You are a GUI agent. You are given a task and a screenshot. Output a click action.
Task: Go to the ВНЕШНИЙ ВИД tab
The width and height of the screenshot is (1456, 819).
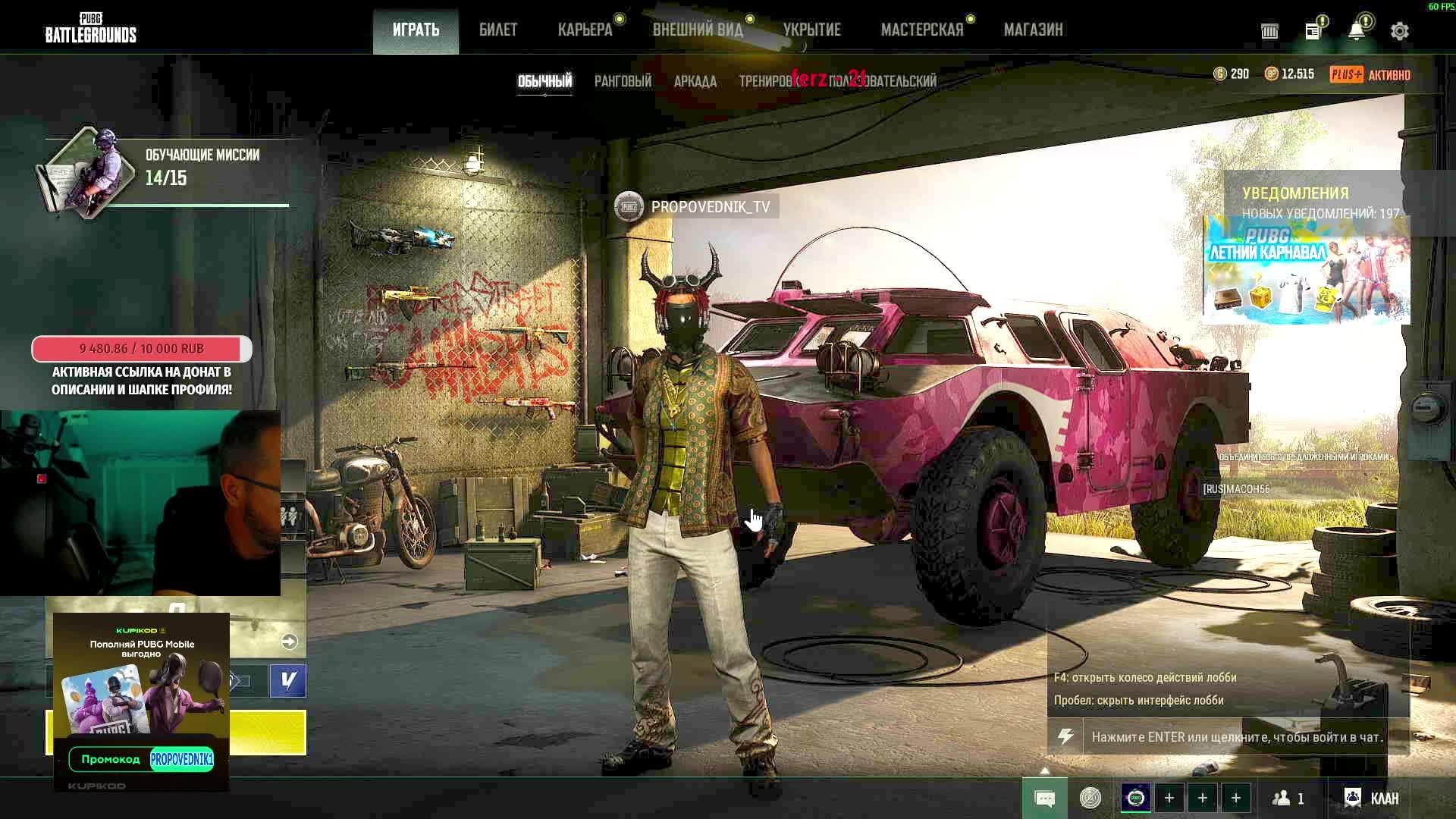[698, 30]
